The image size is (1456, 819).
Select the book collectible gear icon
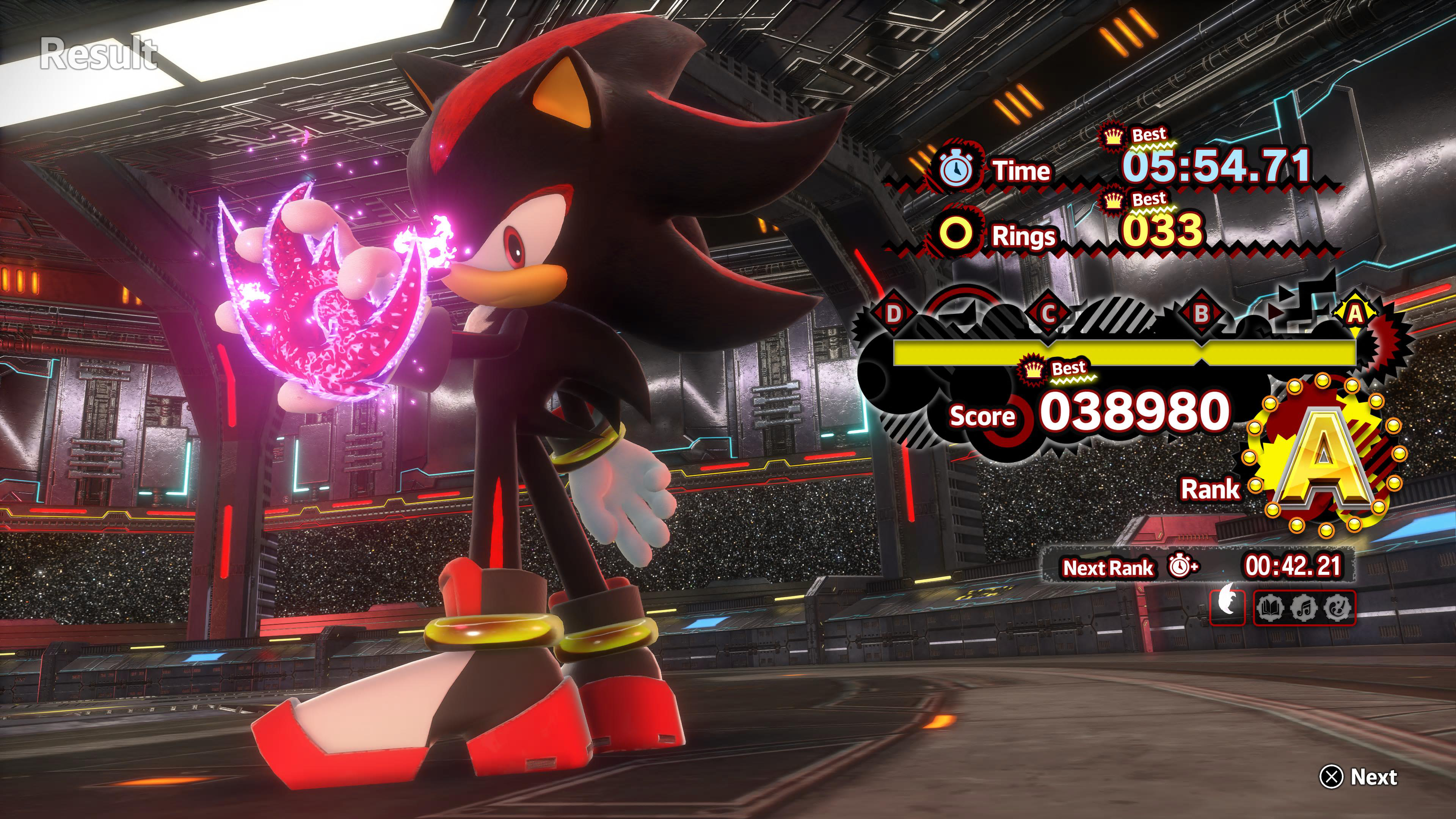click(1271, 608)
